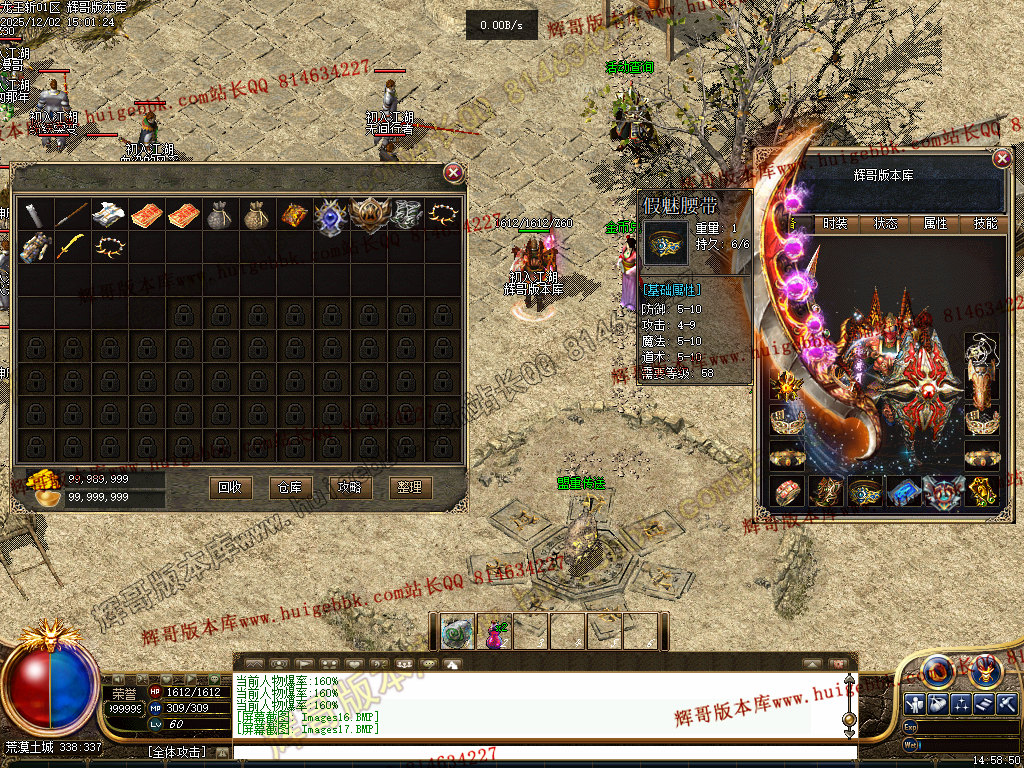
Task: Open the 仓库 warehouse
Action: pos(290,487)
